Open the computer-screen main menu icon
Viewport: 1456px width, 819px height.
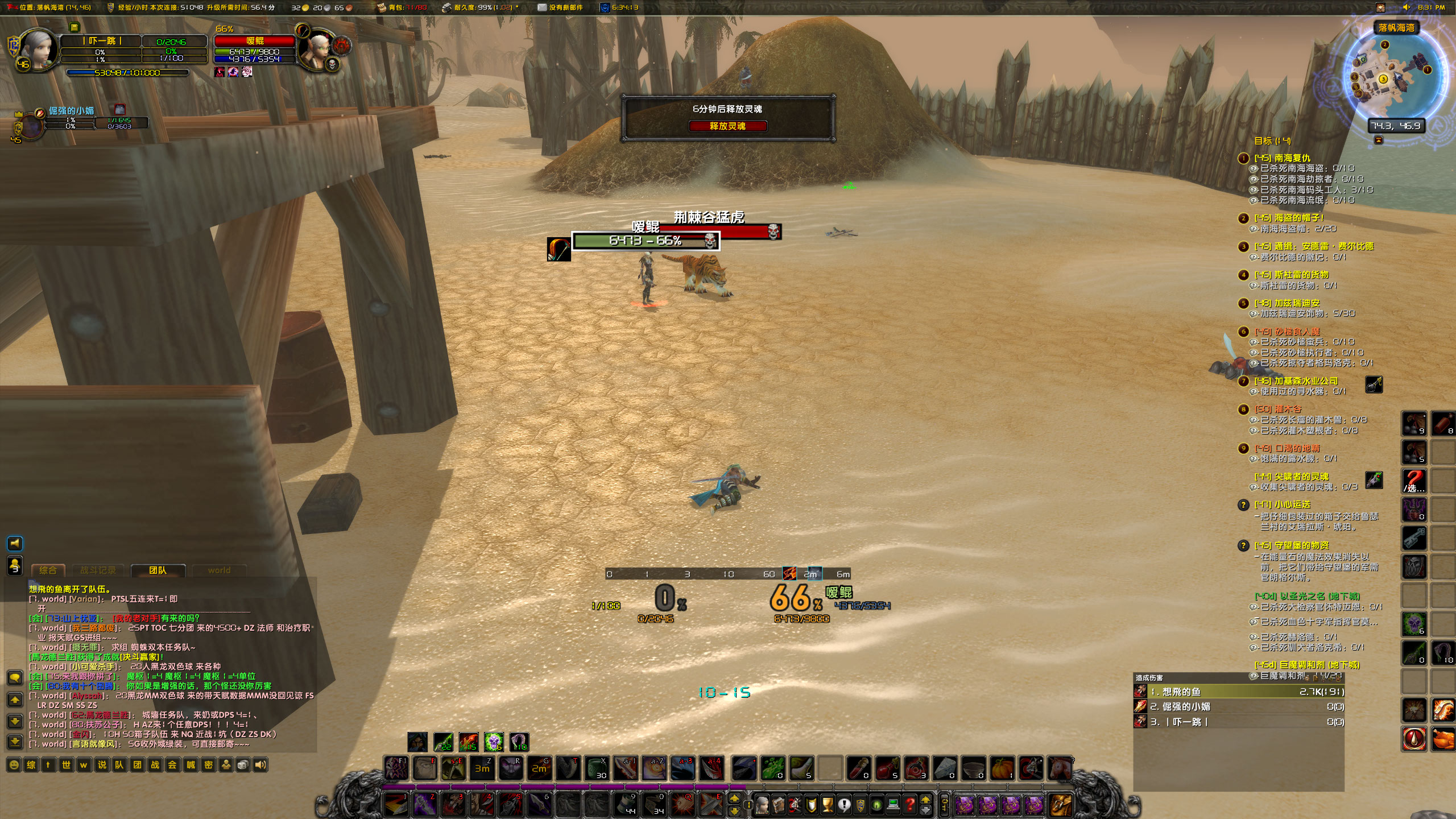[893, 806]
